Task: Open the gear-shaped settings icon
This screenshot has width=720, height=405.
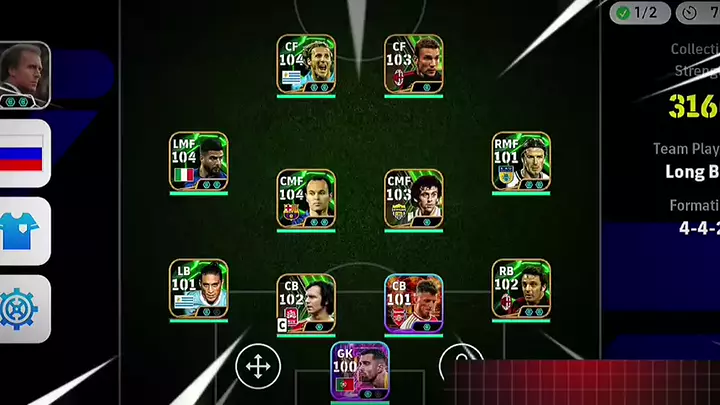Action: [24, 309]
